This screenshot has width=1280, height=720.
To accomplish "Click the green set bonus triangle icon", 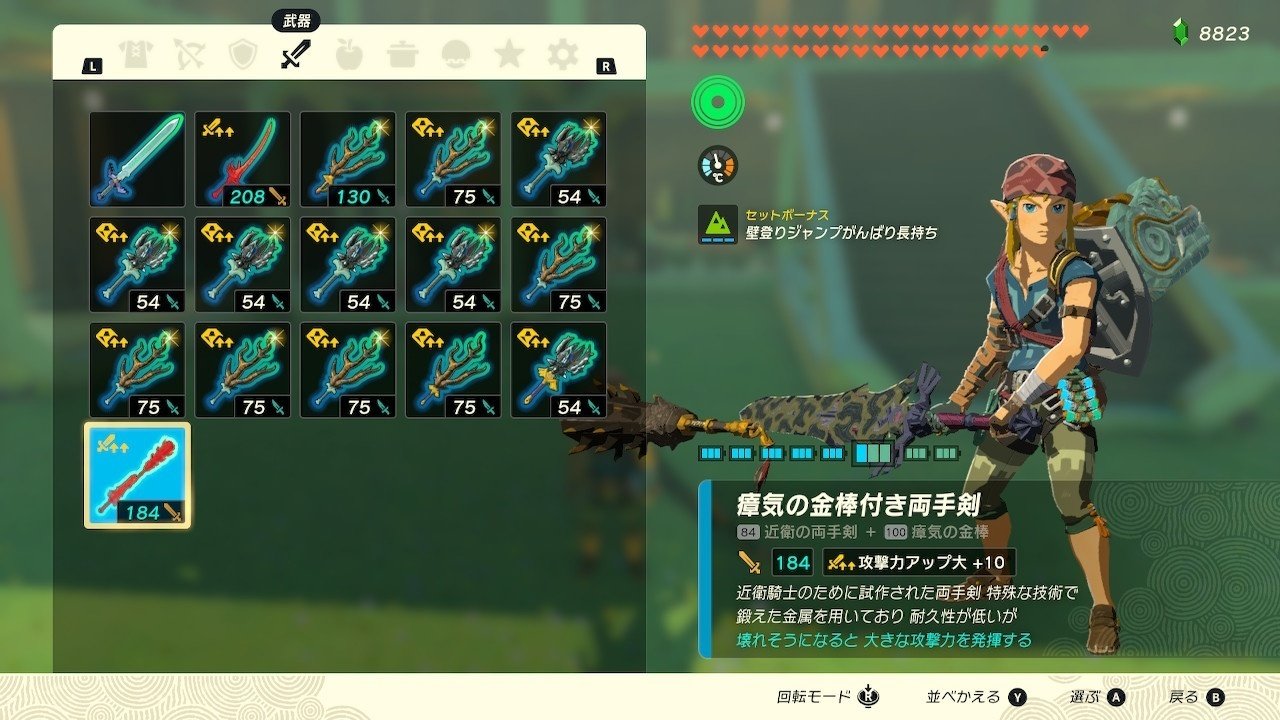I will pyautogui.click(x=716, y=225).
